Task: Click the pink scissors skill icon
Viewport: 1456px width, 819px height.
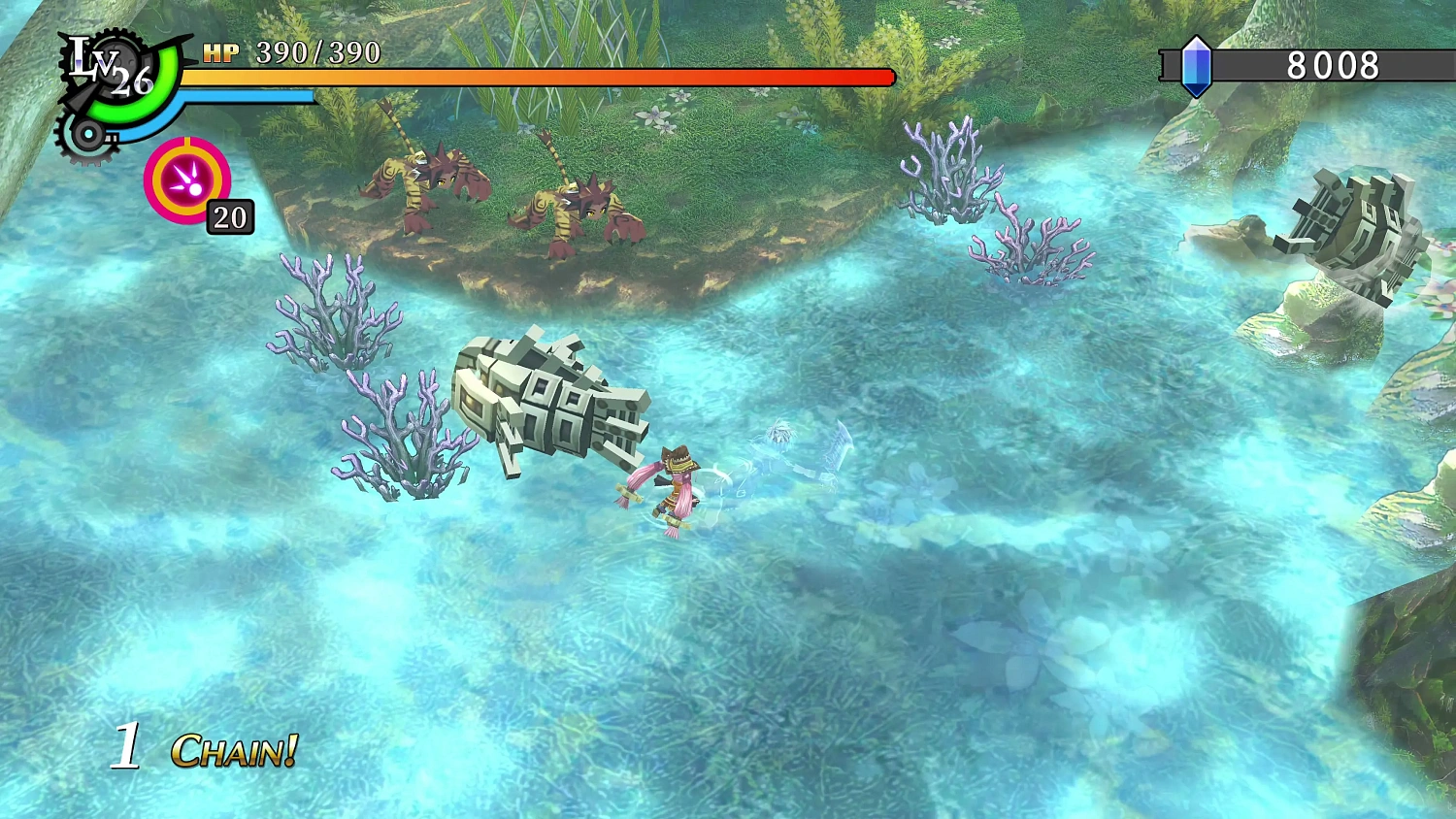Action: pyautogui.click(x=186, y=180)
